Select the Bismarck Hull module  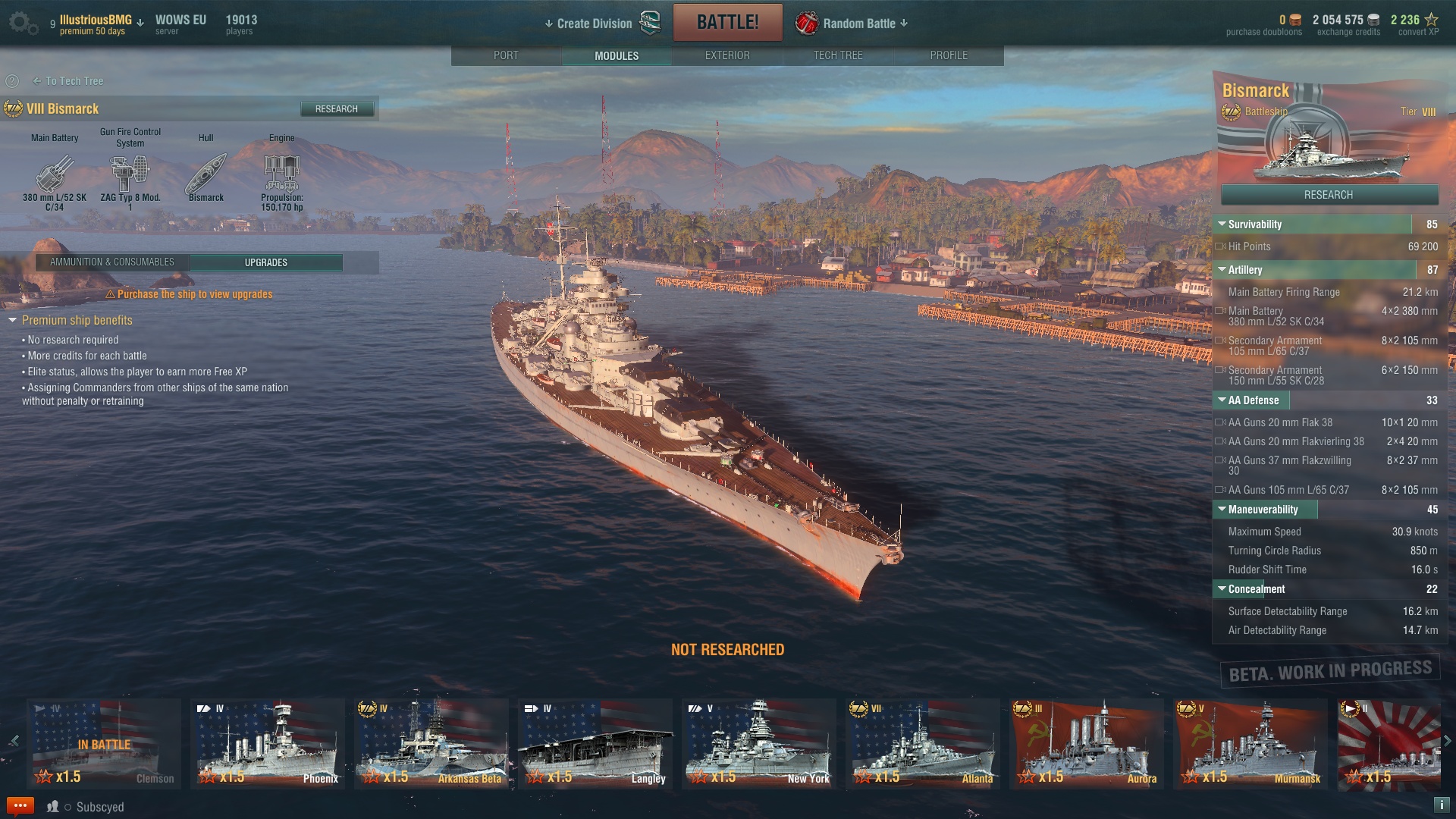[x=206, y=174]
